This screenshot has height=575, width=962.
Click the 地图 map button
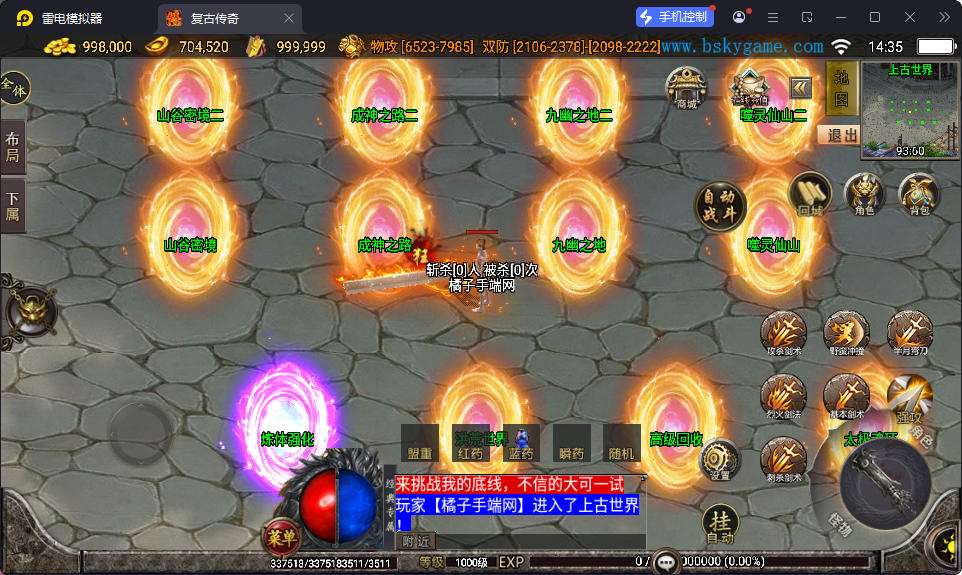[x=840, y=90]
